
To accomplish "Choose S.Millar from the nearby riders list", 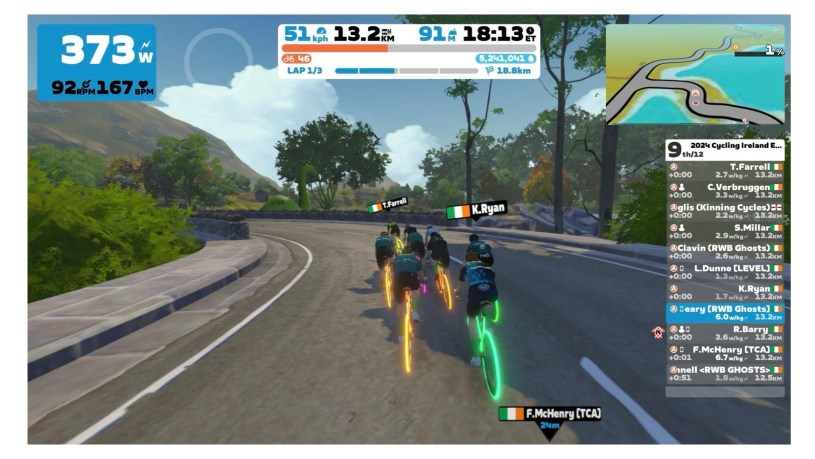I will coord(725,231).
